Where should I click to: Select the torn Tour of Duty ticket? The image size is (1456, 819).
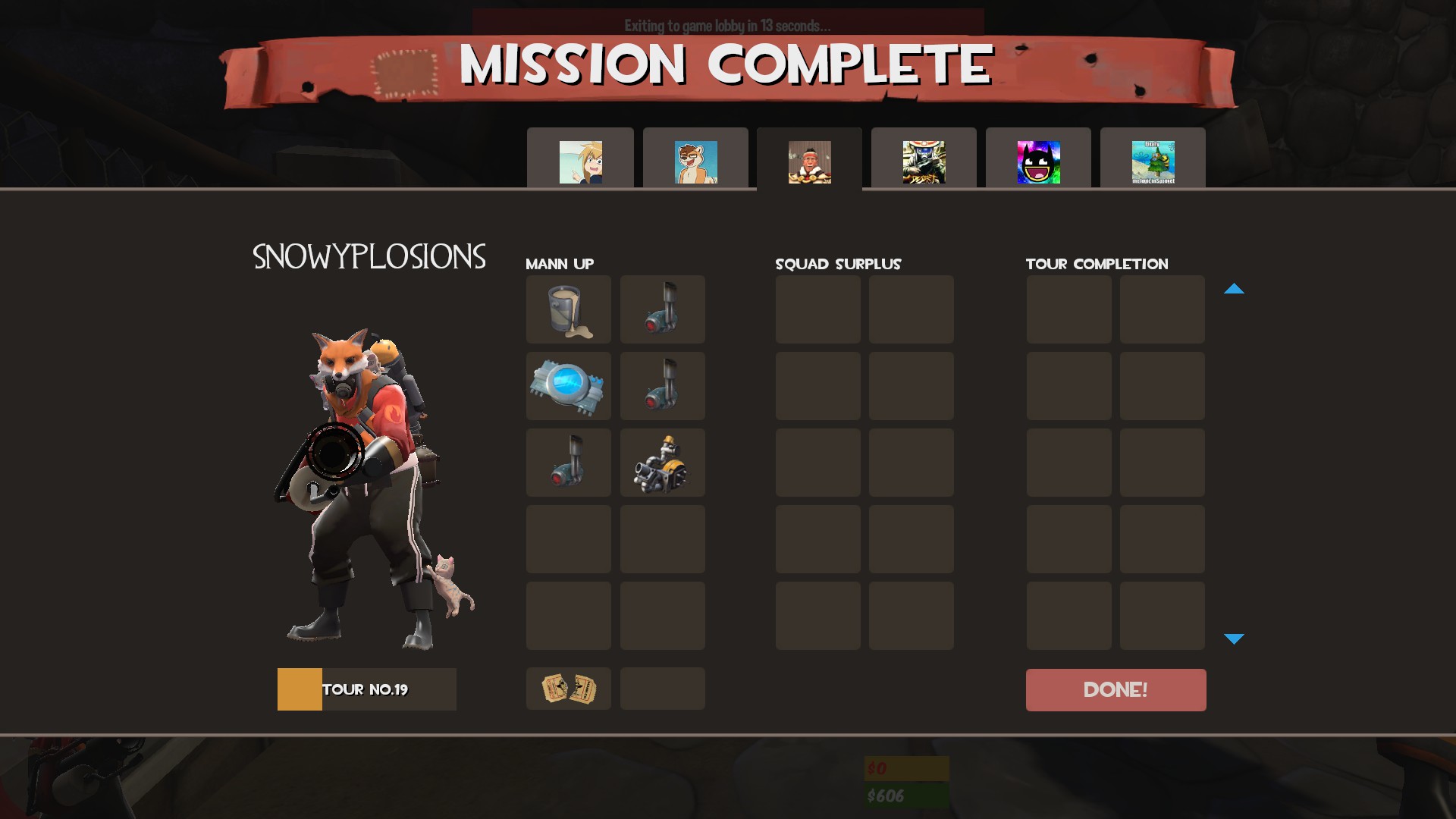tap(568, 689)
